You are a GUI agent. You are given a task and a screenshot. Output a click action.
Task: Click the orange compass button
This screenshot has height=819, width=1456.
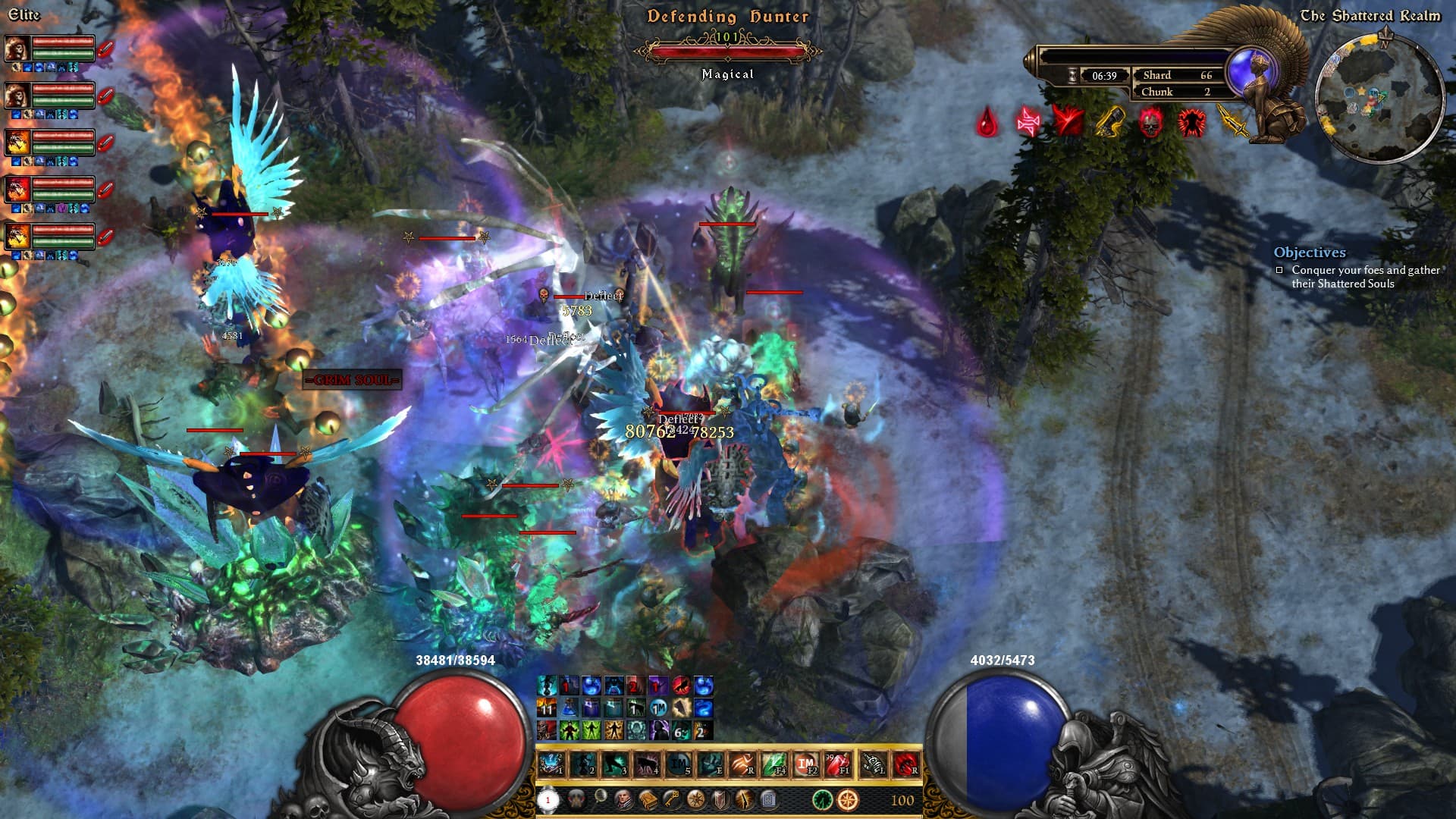[848, 799]
